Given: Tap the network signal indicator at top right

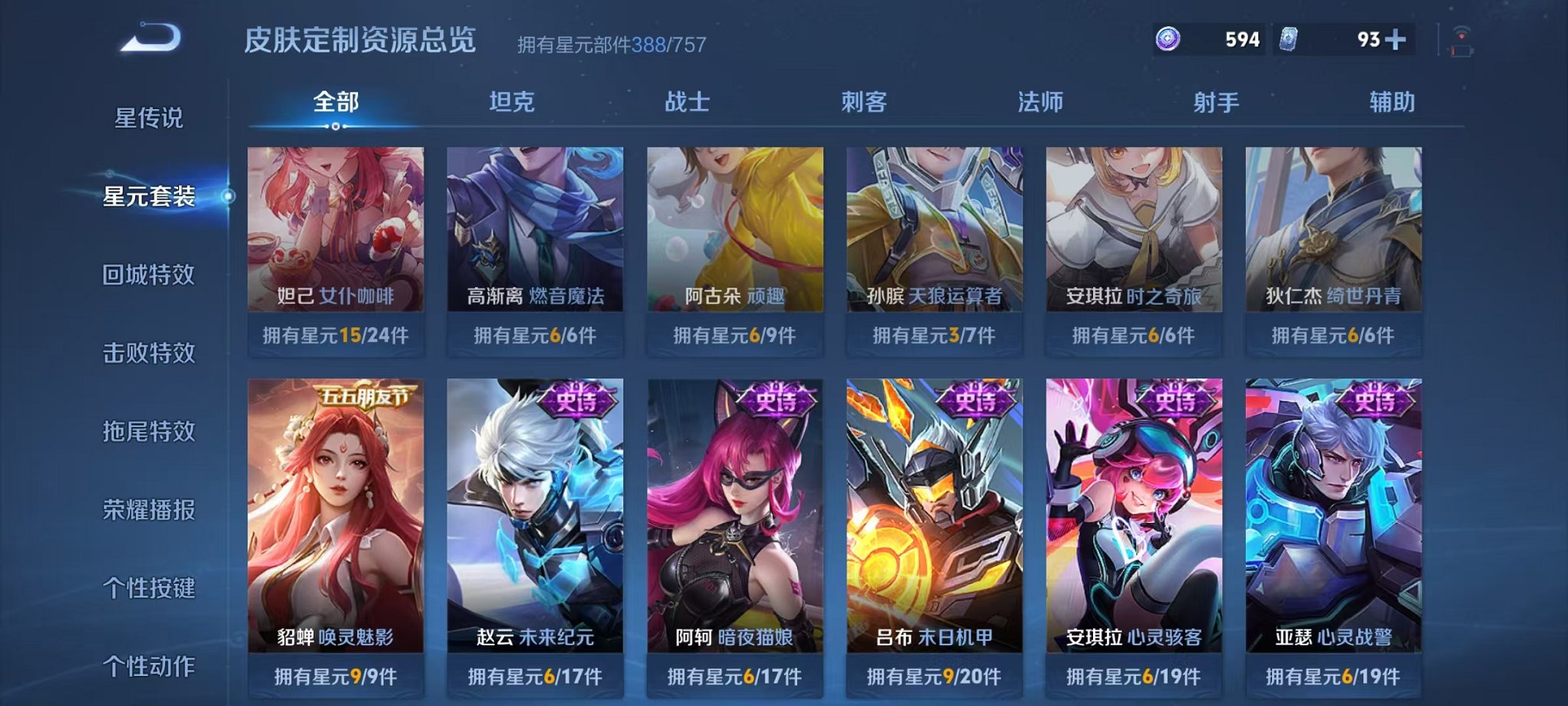Looking at the screenshot, I should [x=1461, y=33].
